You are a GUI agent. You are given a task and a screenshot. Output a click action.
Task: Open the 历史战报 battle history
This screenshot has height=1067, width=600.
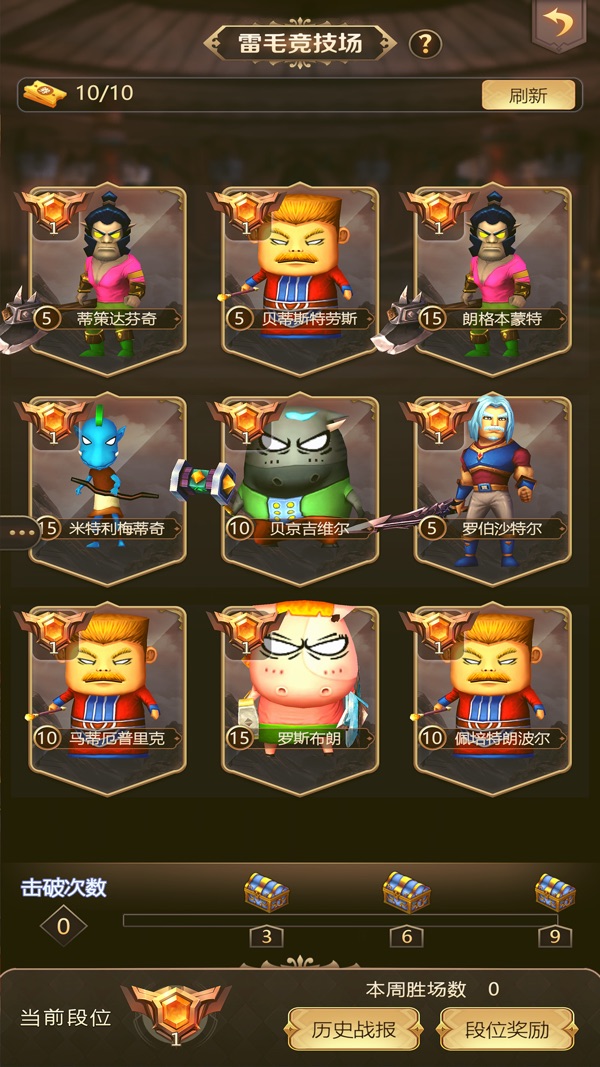354,1029
